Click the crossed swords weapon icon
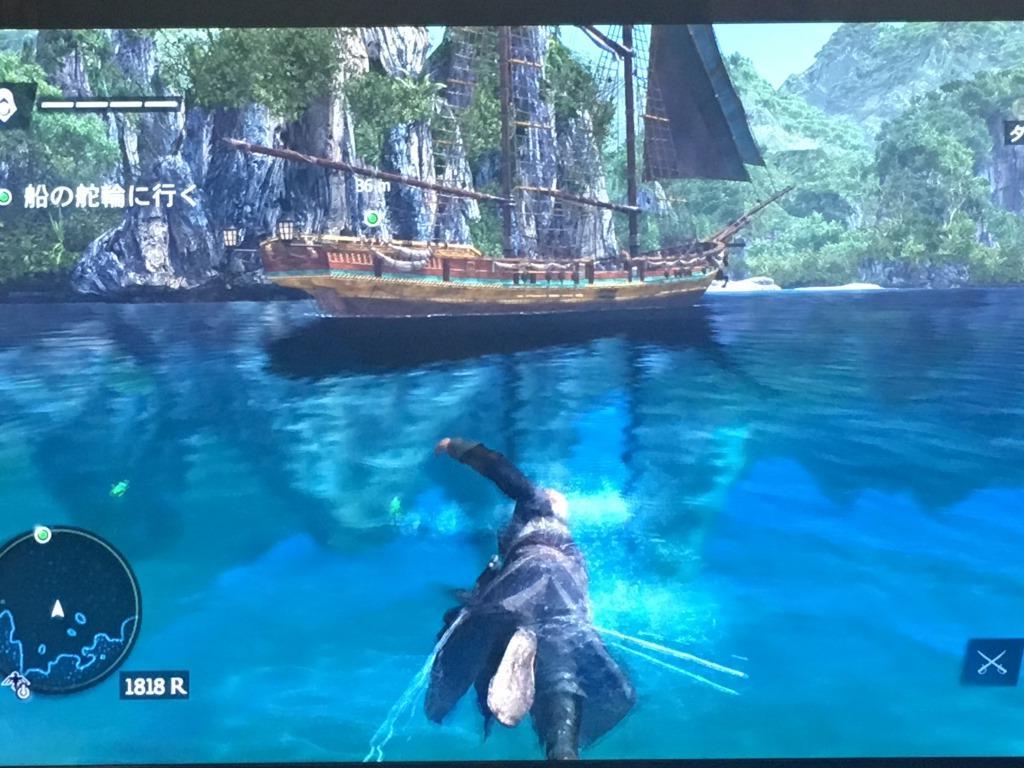 point(991,662)
